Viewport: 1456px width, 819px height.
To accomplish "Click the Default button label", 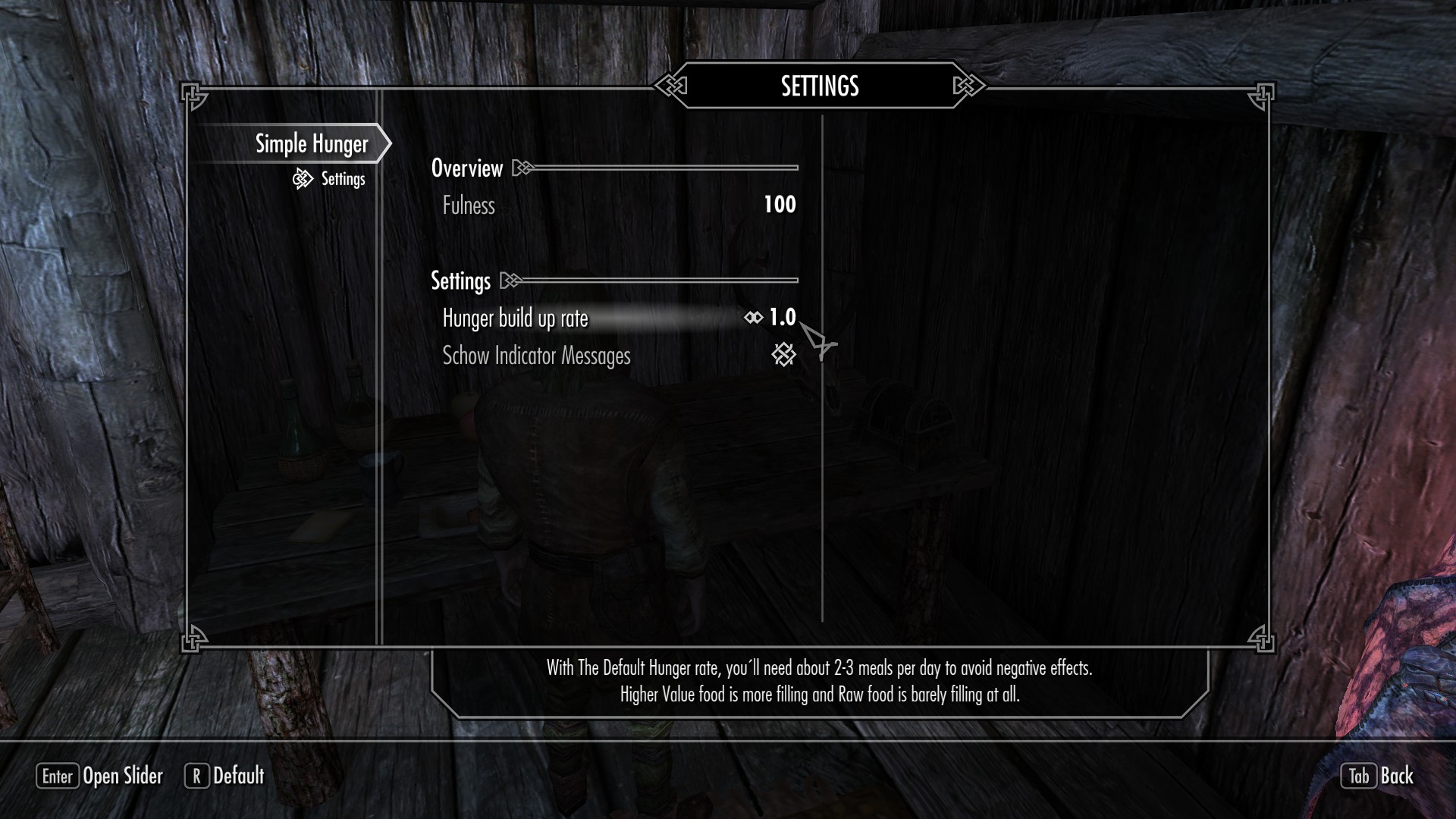I will point(240,777).
